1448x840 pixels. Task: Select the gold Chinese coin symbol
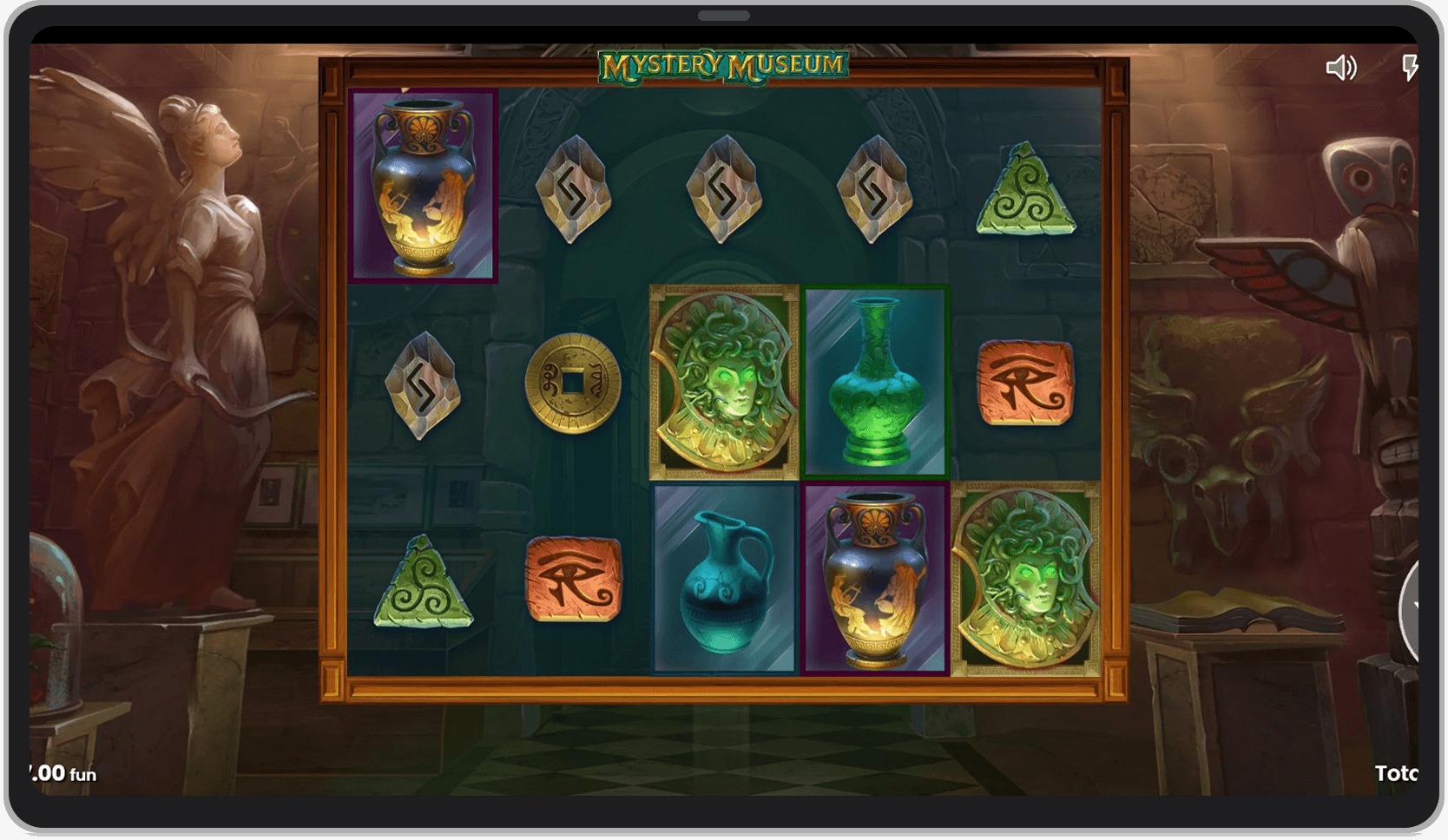point(571,382)
